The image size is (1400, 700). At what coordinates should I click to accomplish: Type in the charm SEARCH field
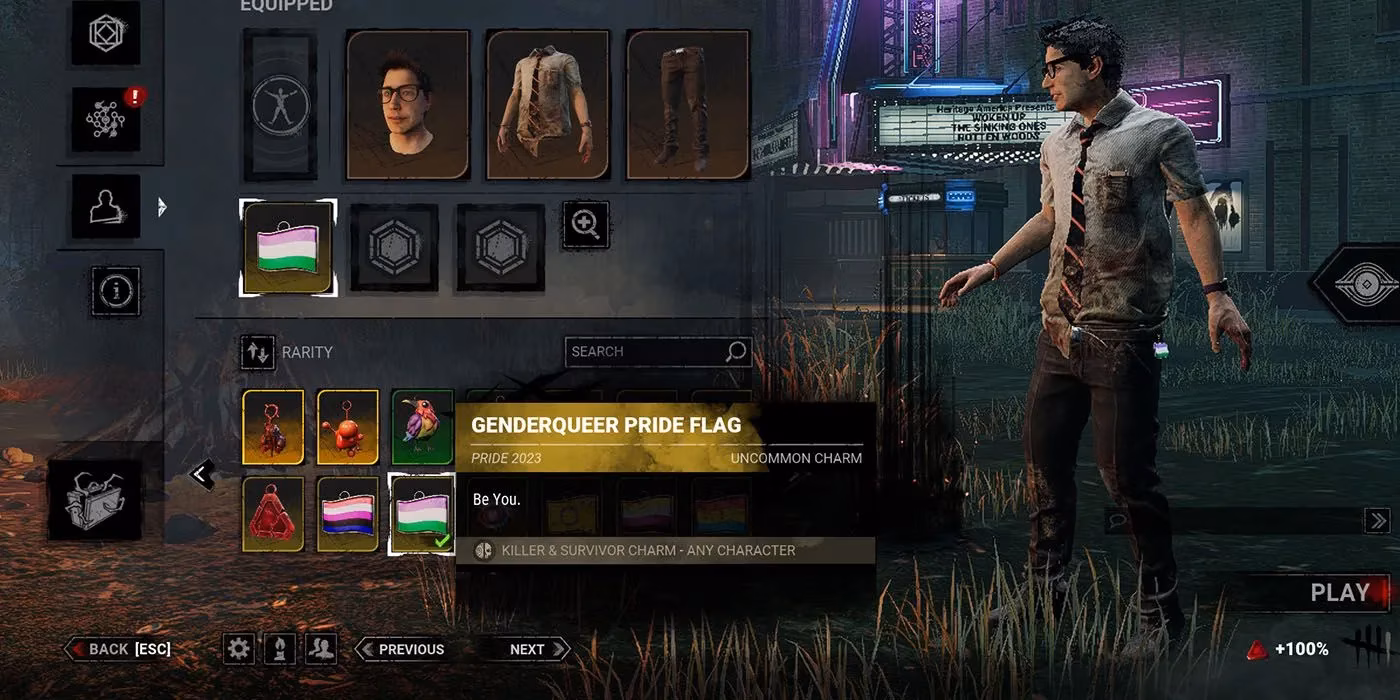pos(647,352)
